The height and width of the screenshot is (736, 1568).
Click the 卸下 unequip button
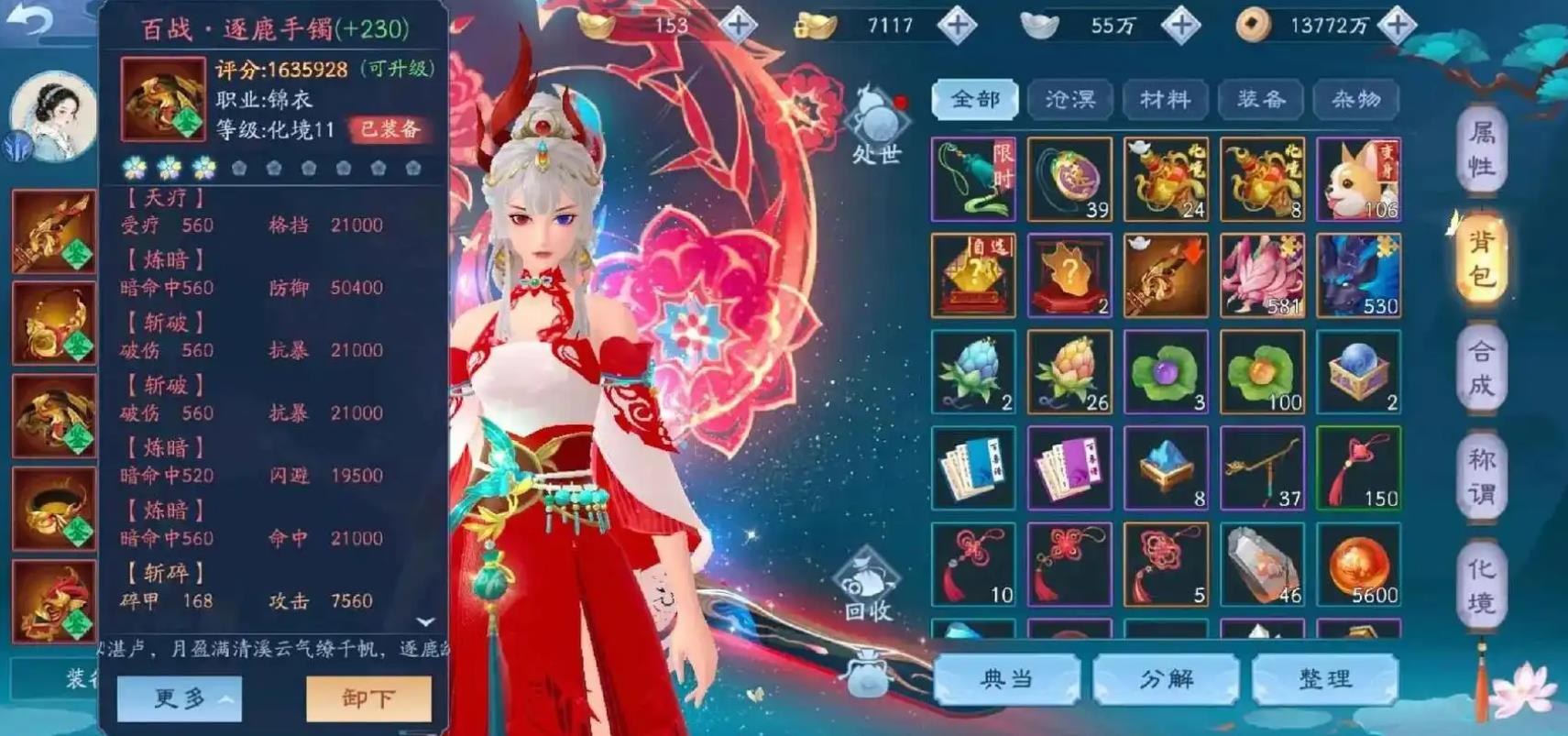point(367,697)
